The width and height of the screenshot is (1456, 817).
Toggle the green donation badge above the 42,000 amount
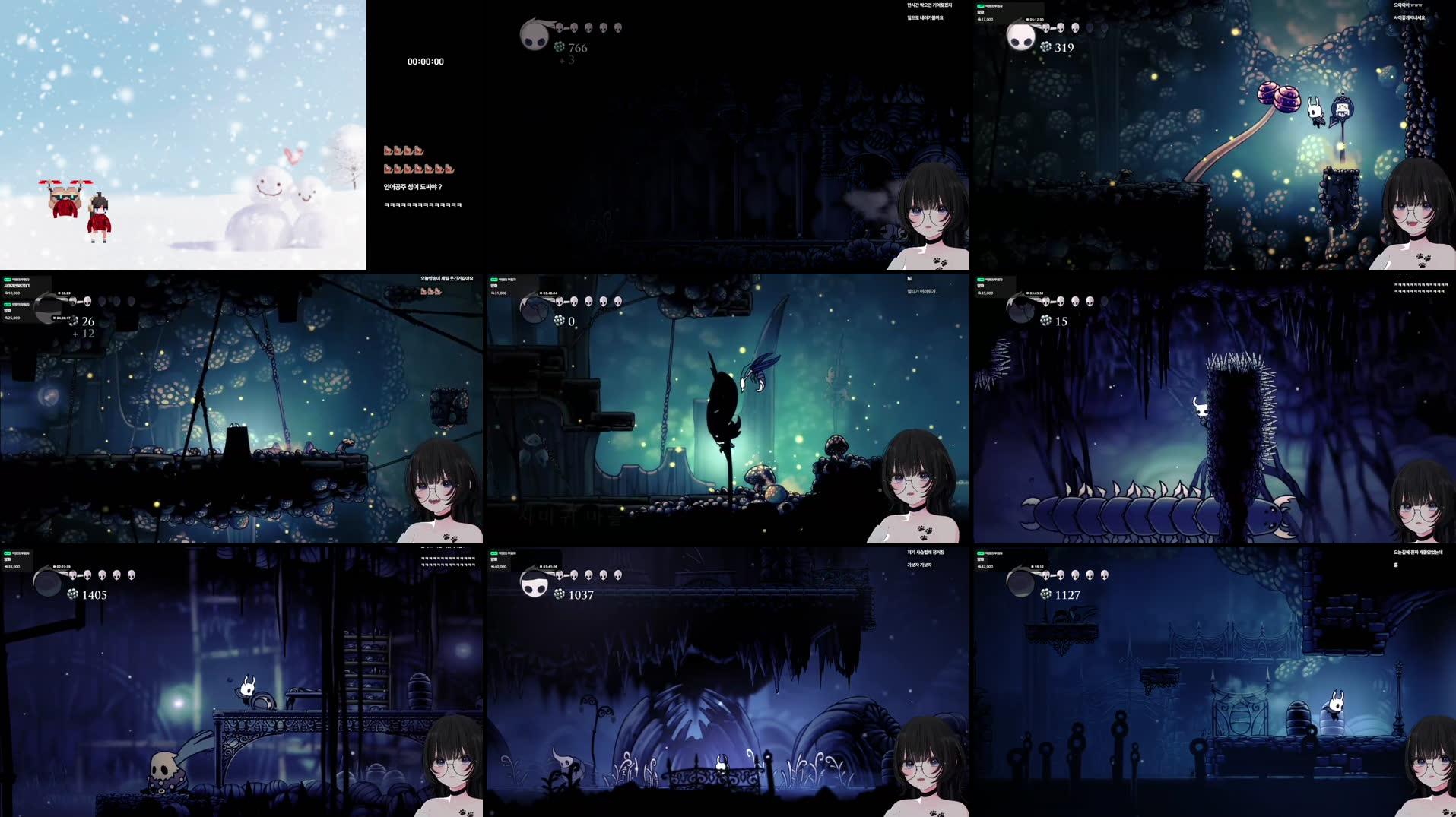tap(980, 553)
